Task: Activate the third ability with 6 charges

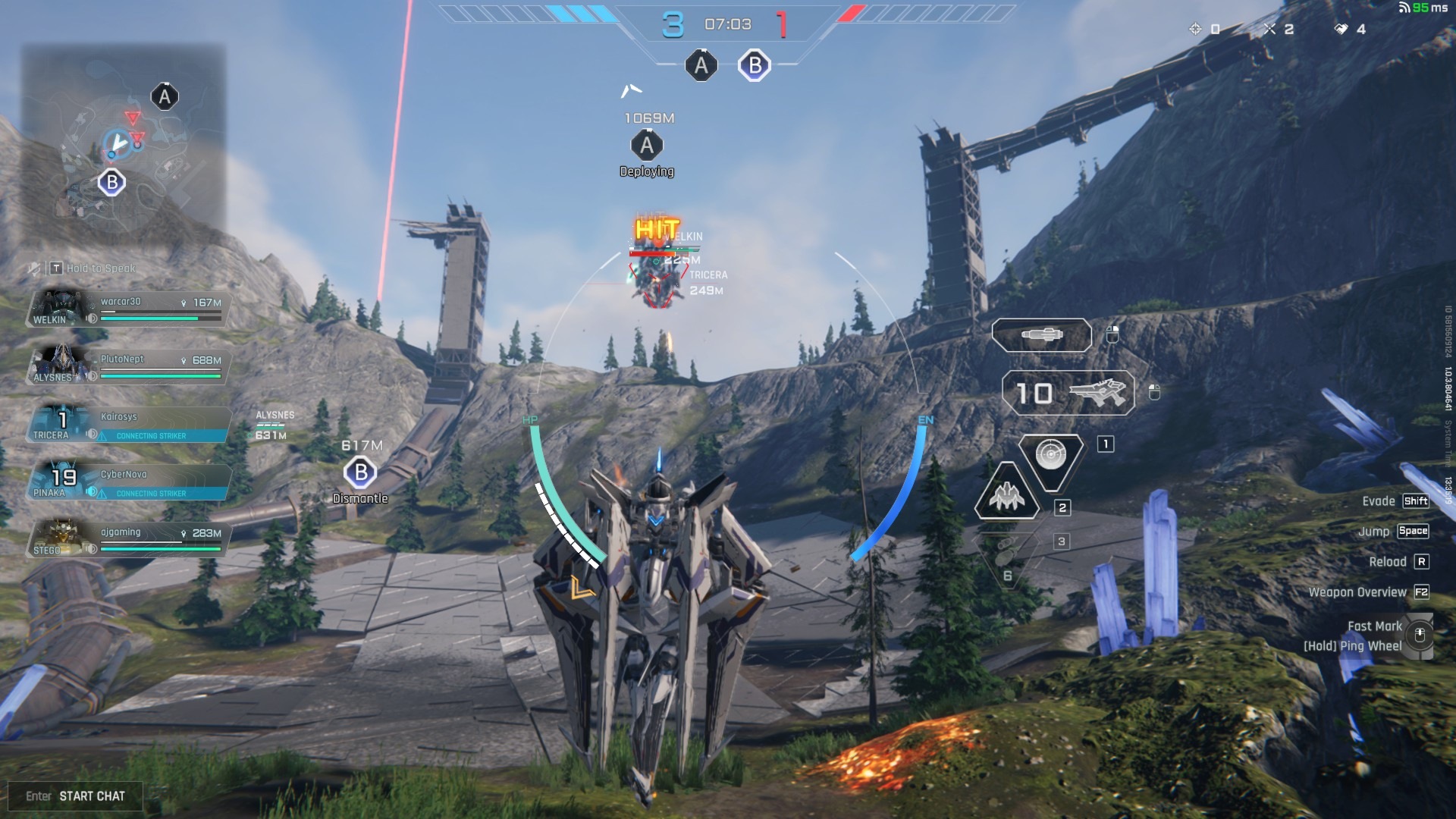Action: 1006,557
